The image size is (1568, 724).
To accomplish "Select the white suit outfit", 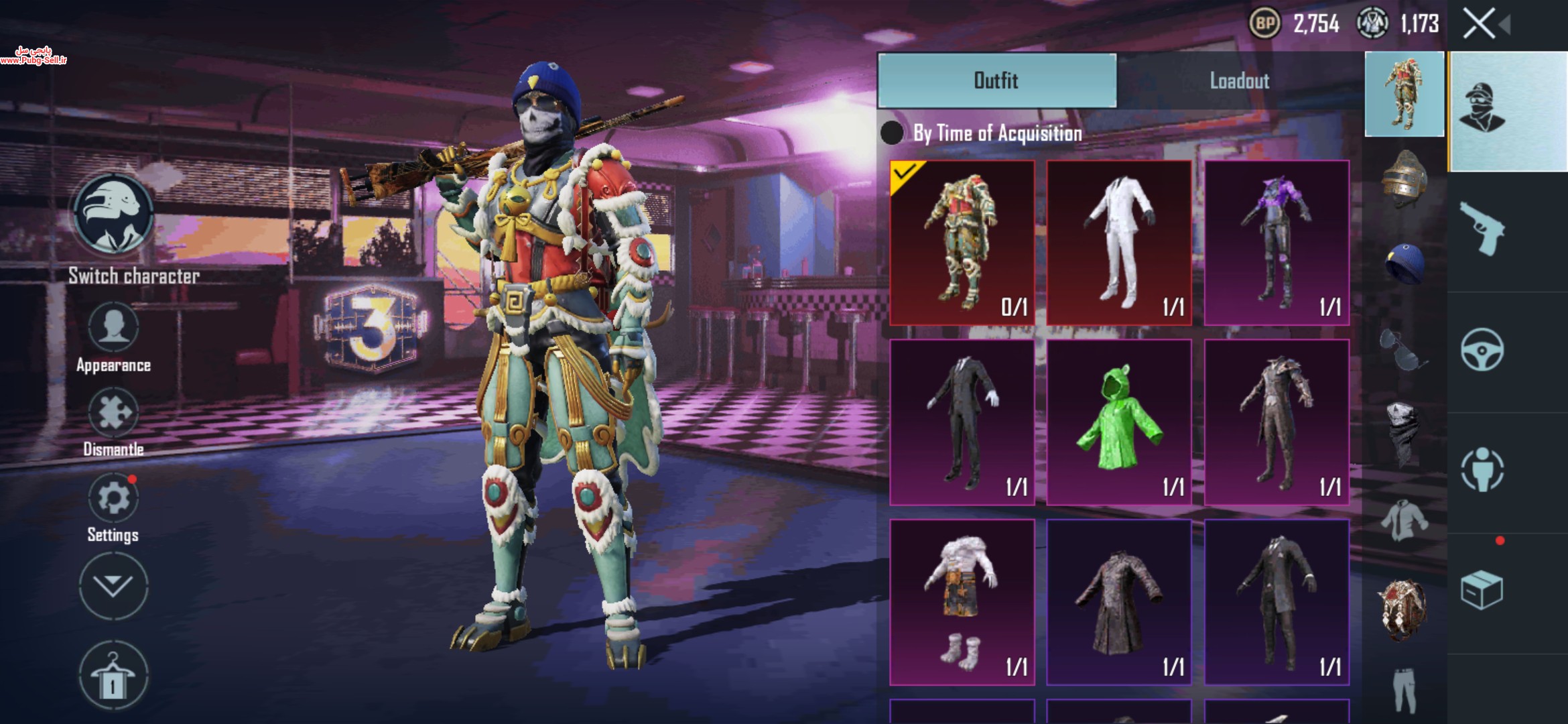I will pos(1118,242).
